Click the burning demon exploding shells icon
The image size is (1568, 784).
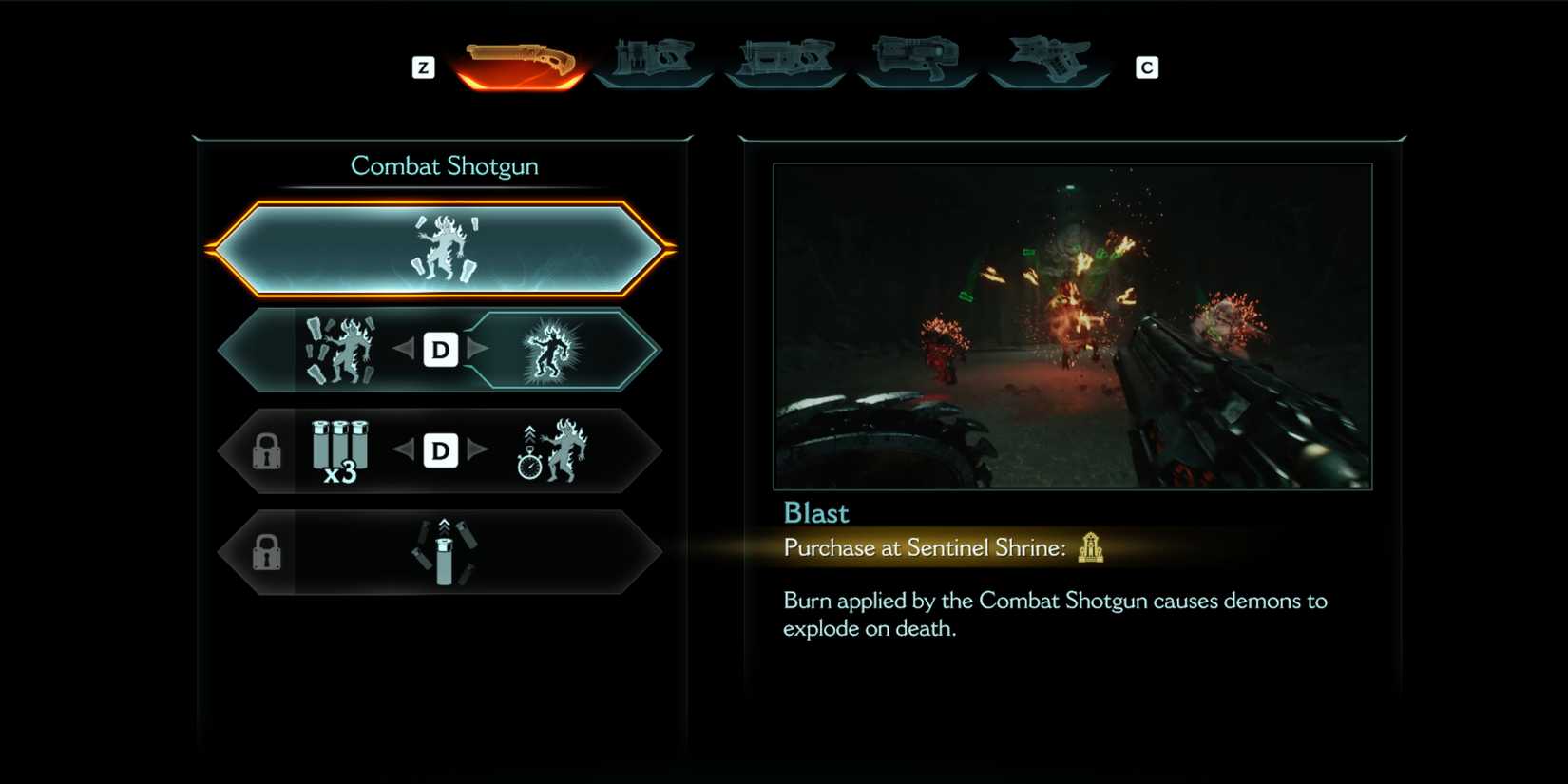point(337,350)
